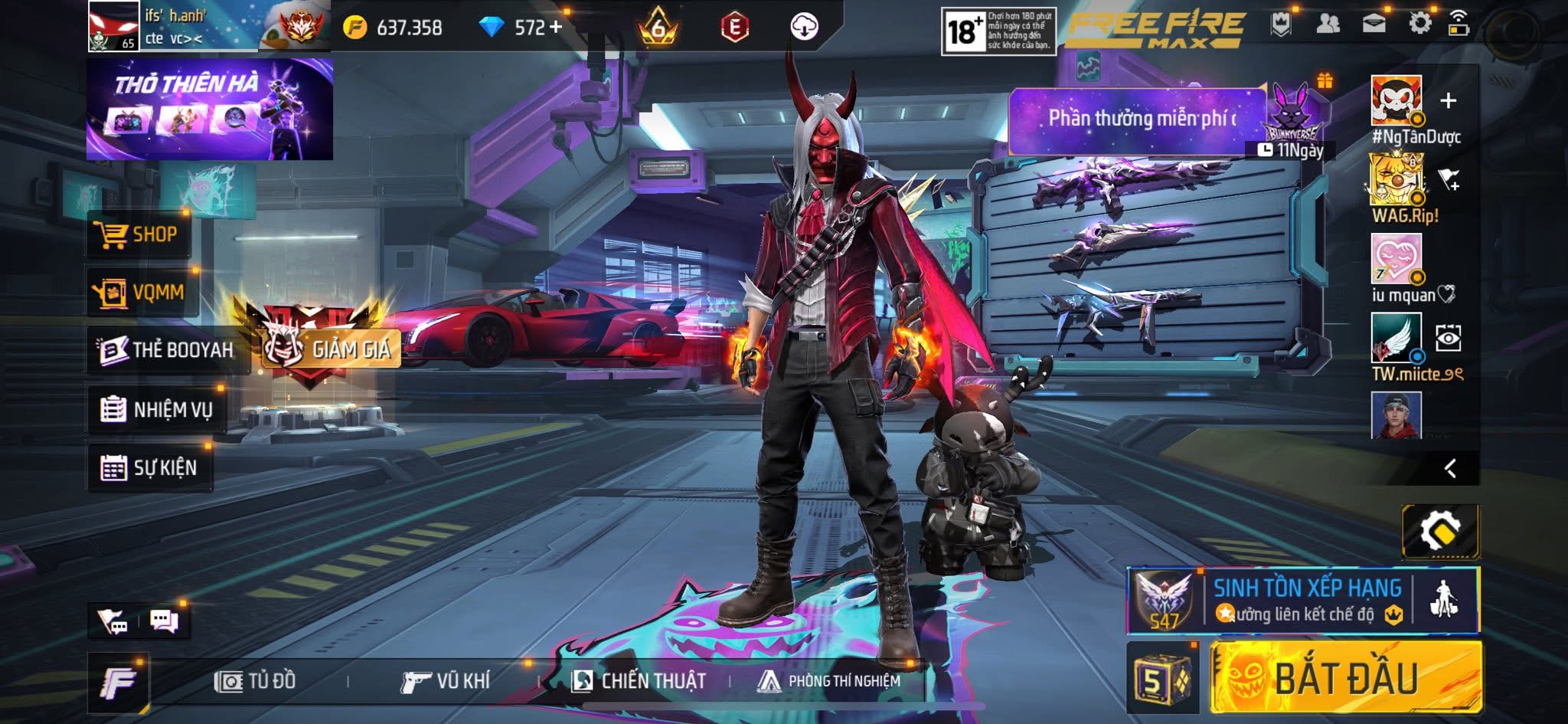The height and width of the screenshot is (724, 1568).
Task: Open the settings gear icon
Action: (1419, 24)
